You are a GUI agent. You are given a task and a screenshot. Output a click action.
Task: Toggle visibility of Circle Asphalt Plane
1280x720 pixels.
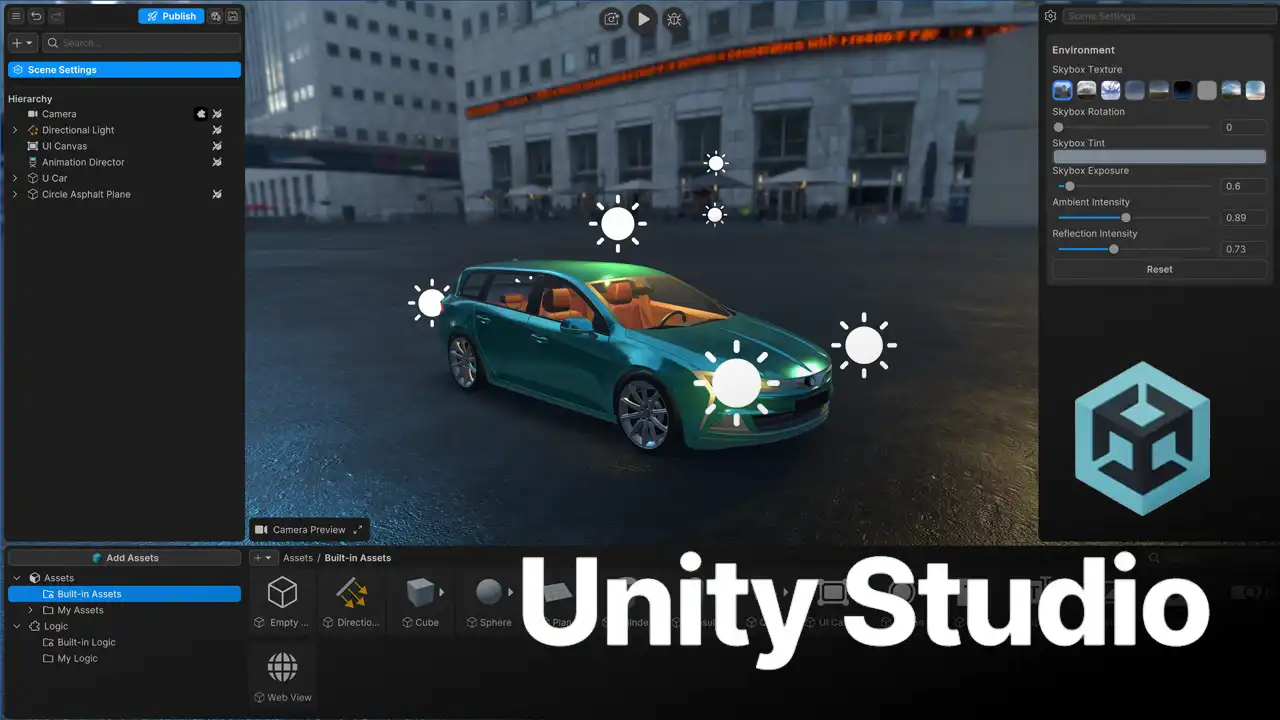click(x=217, y=194)
